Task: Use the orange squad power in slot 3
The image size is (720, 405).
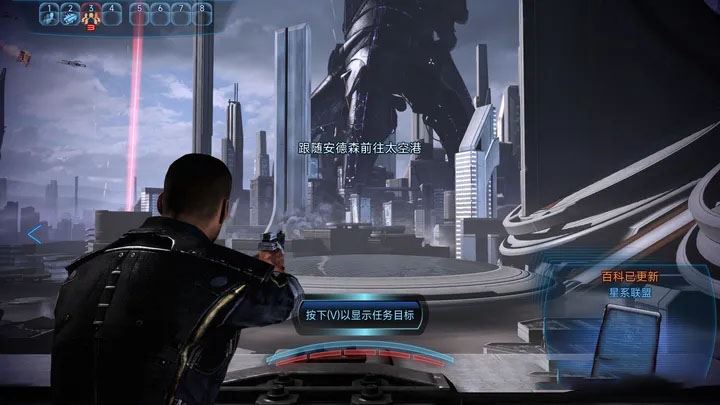Action: 90,14
